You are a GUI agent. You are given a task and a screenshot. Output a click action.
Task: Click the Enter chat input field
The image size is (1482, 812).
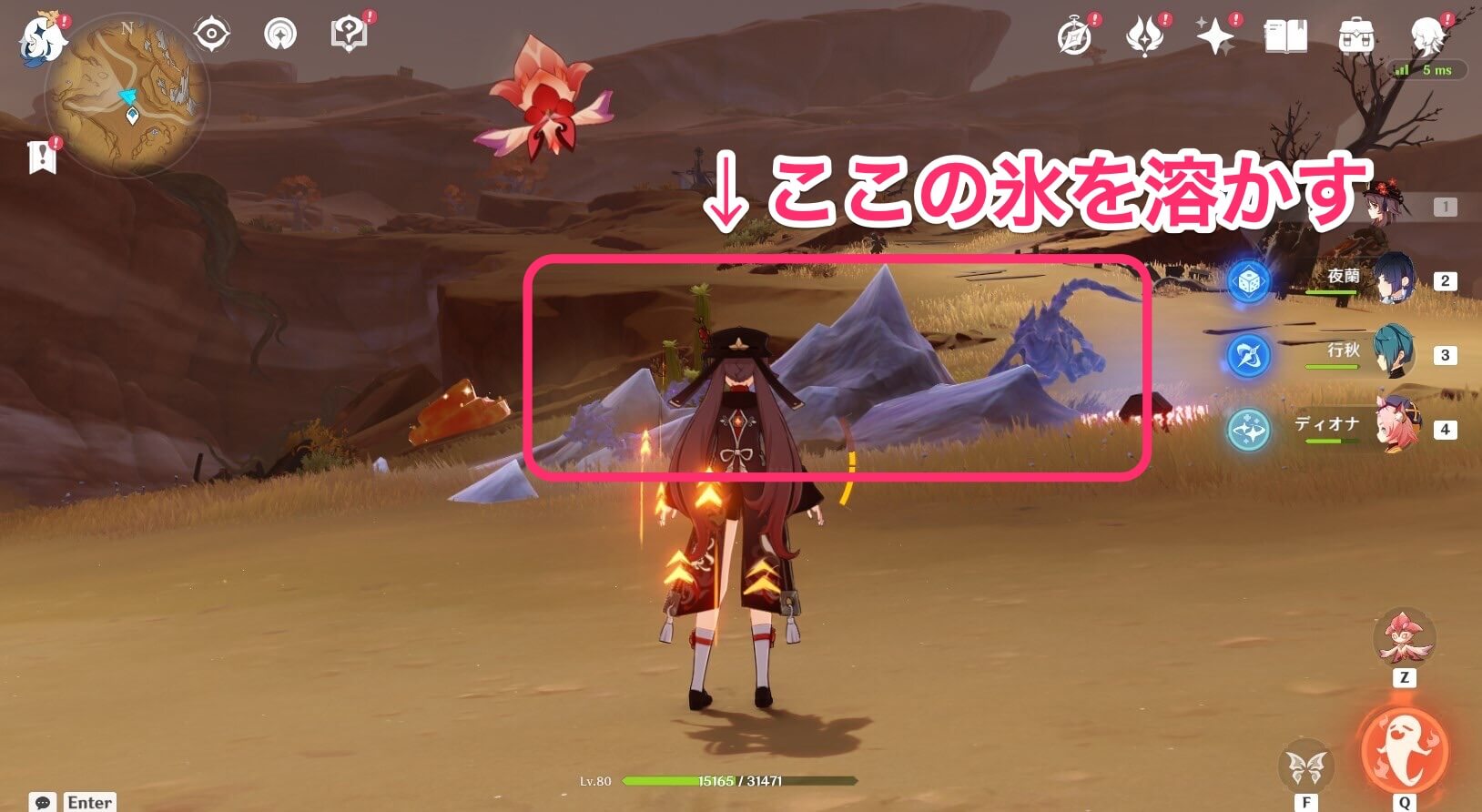(x=88, y=801)
